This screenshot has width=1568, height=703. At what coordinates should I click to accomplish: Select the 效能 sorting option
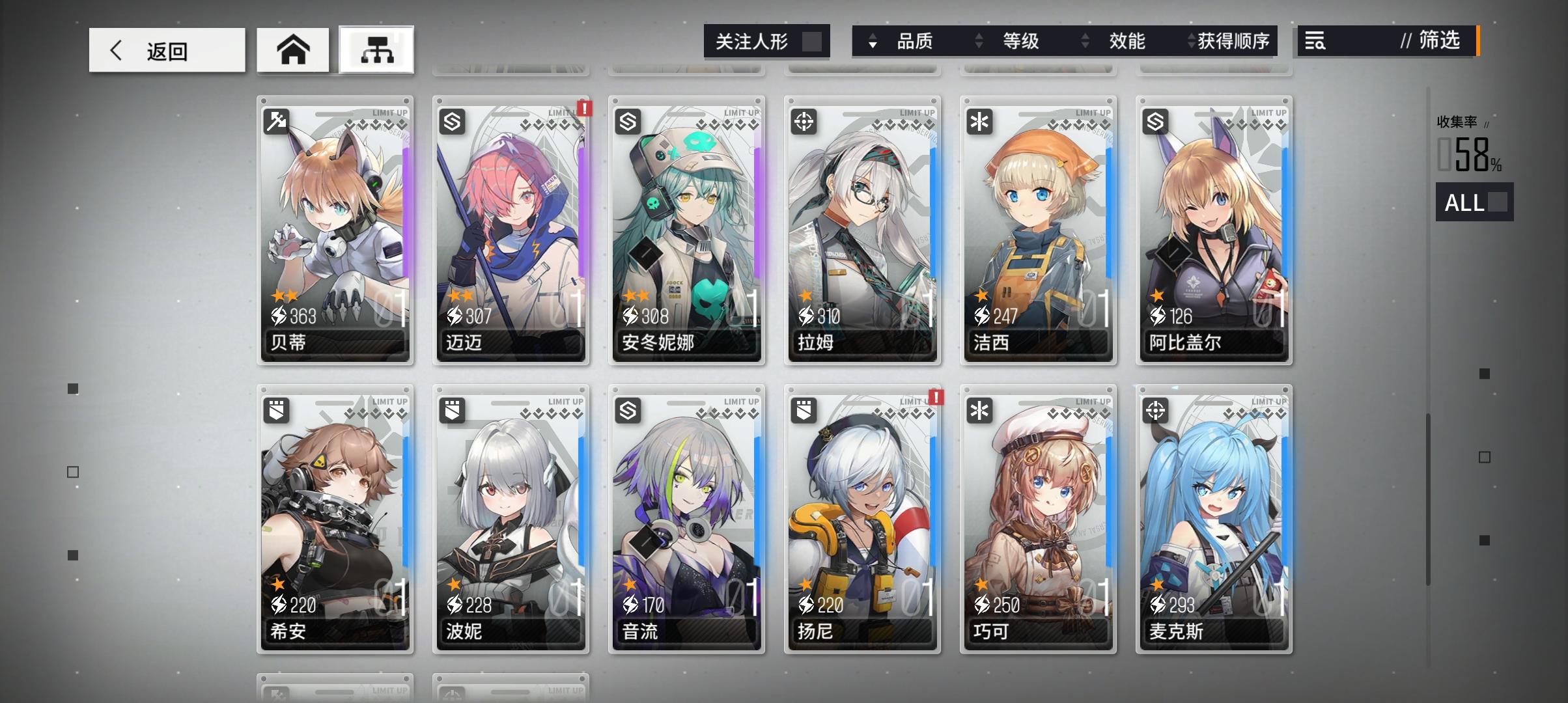point(1126,41)
